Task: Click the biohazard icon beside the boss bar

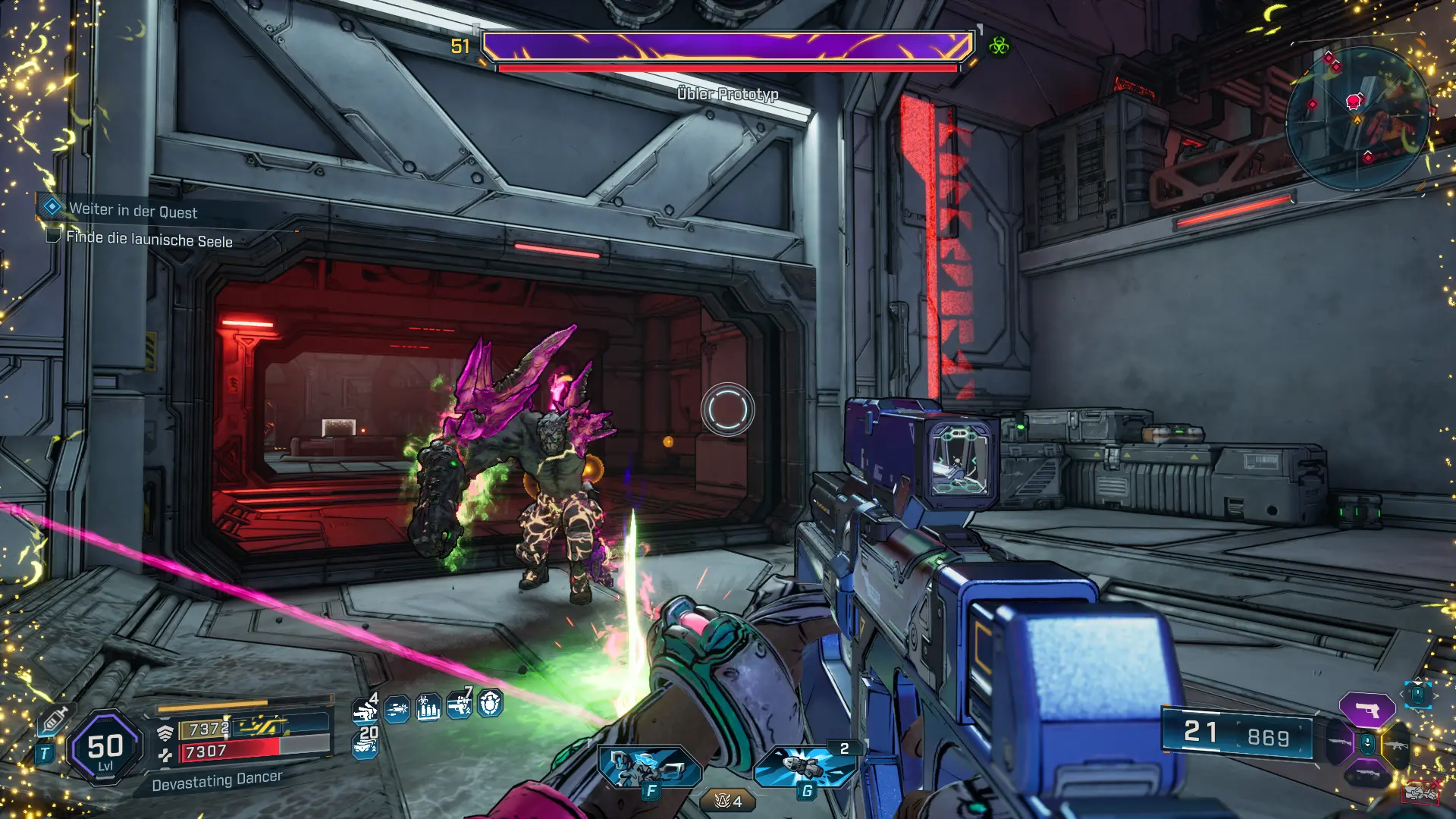Action: pos(999,46)
